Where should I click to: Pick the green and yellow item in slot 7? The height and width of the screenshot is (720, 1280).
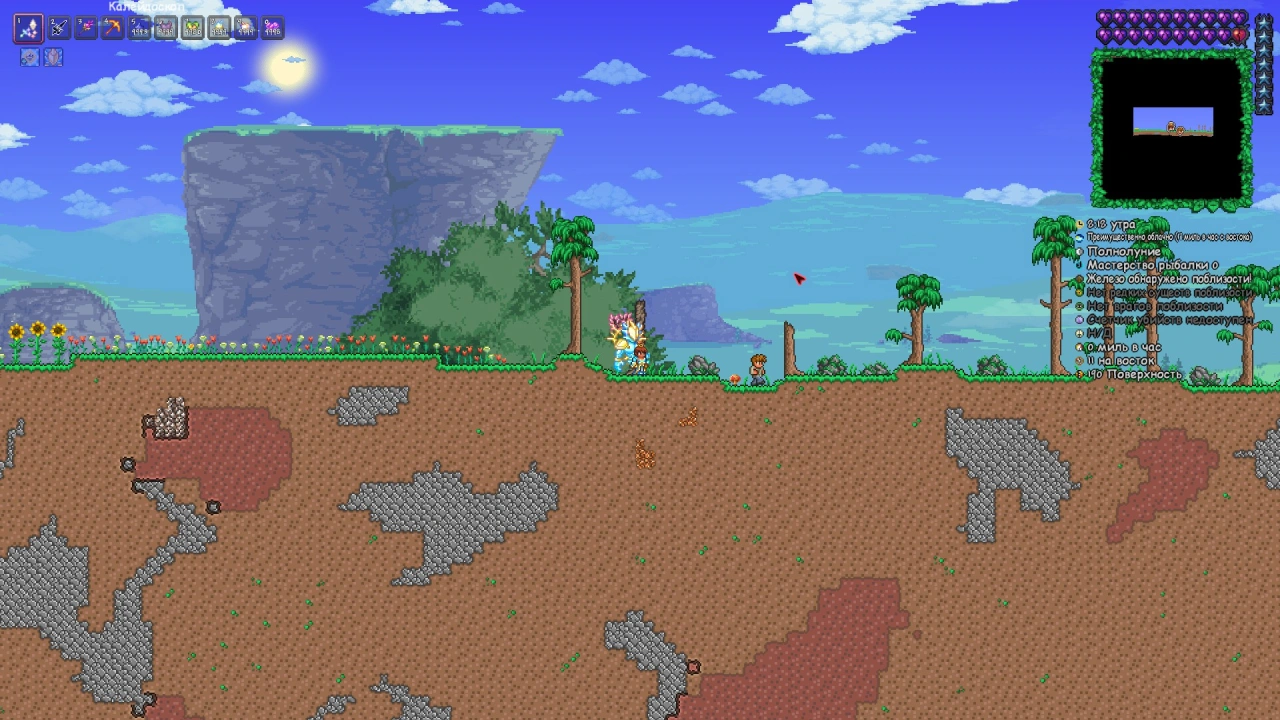[x=192, y=28]
